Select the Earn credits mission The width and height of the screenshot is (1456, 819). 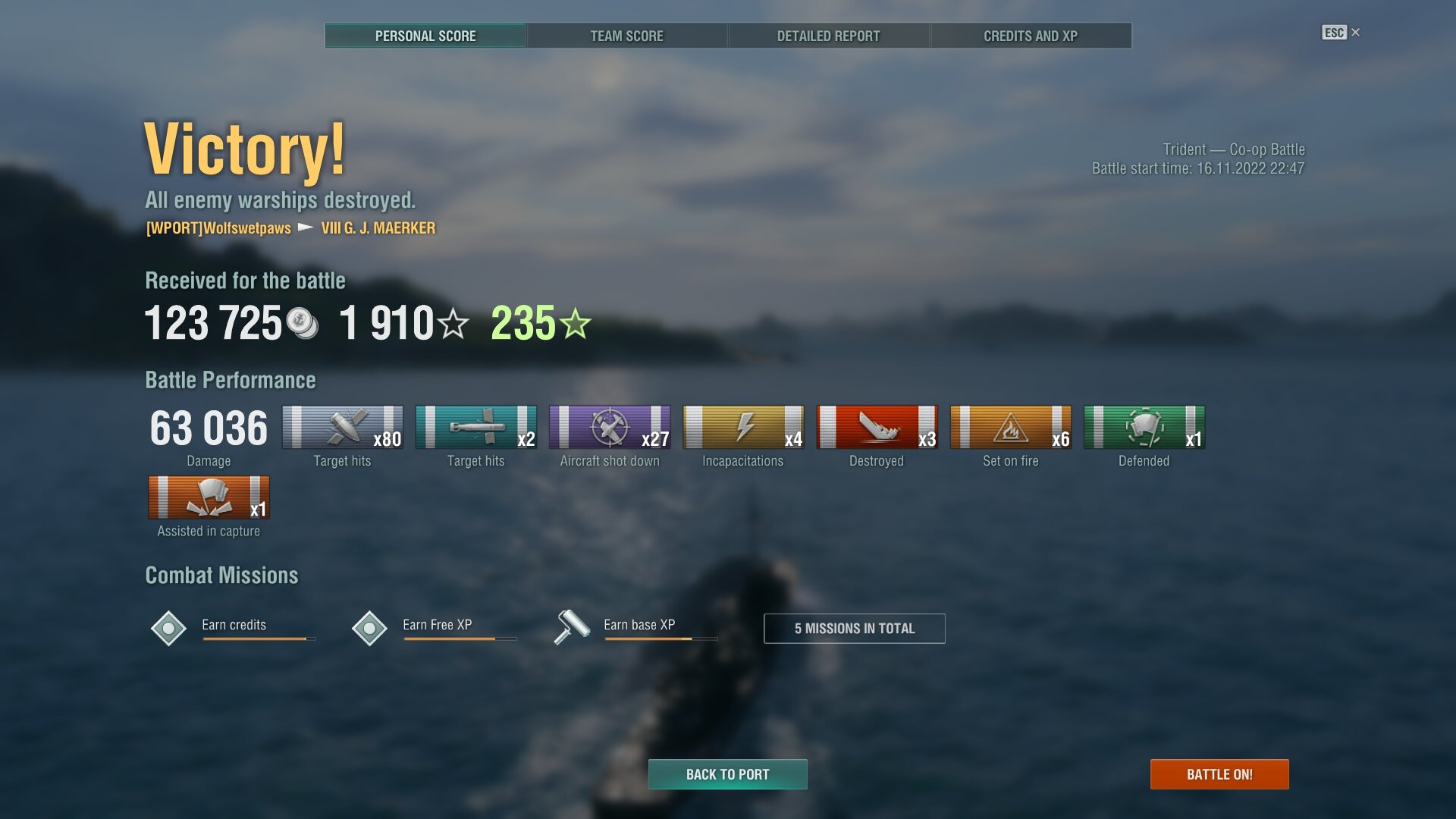(x=234, y=626)
